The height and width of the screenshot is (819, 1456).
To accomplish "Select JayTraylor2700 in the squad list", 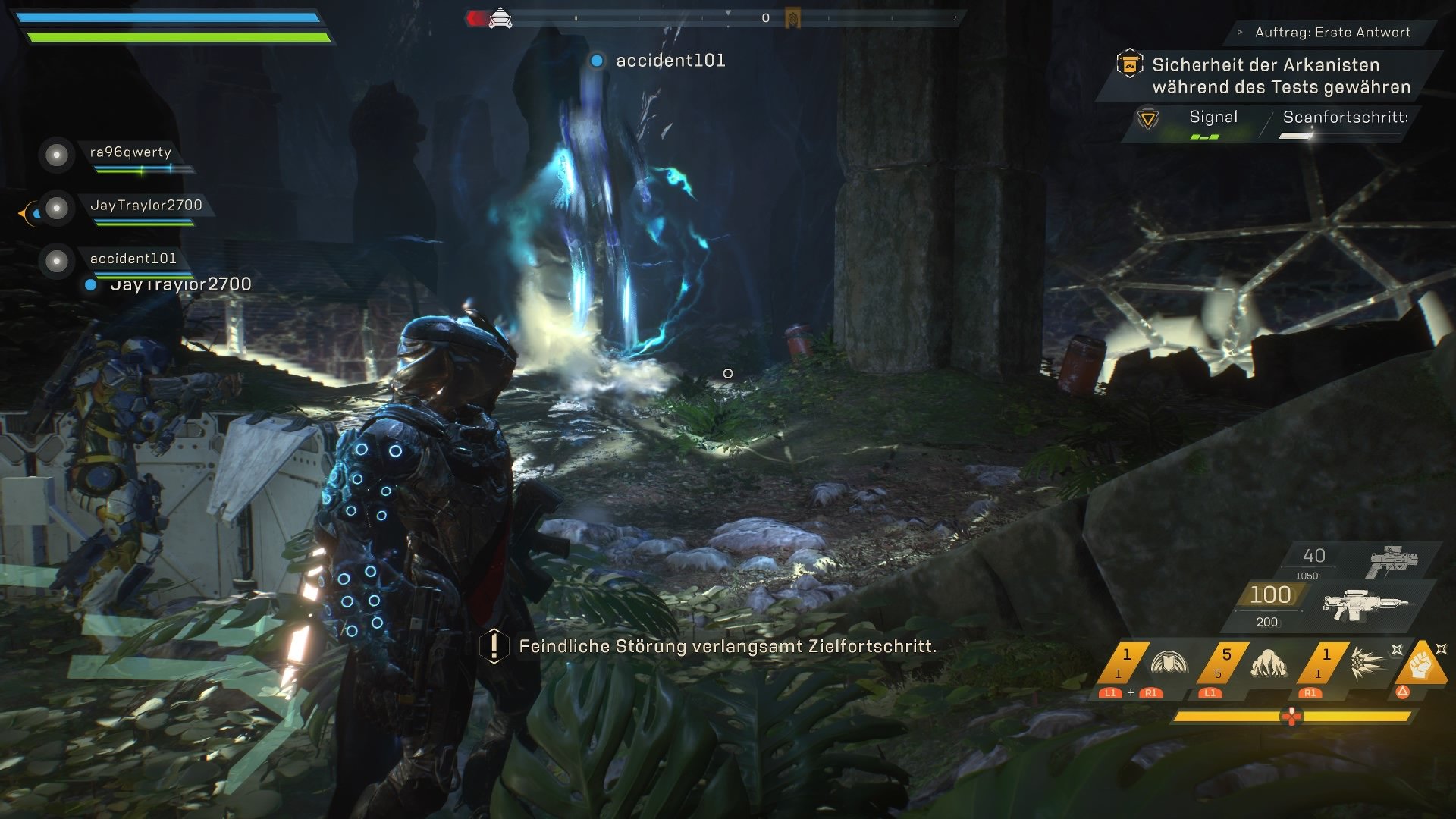I will (146, 206).
